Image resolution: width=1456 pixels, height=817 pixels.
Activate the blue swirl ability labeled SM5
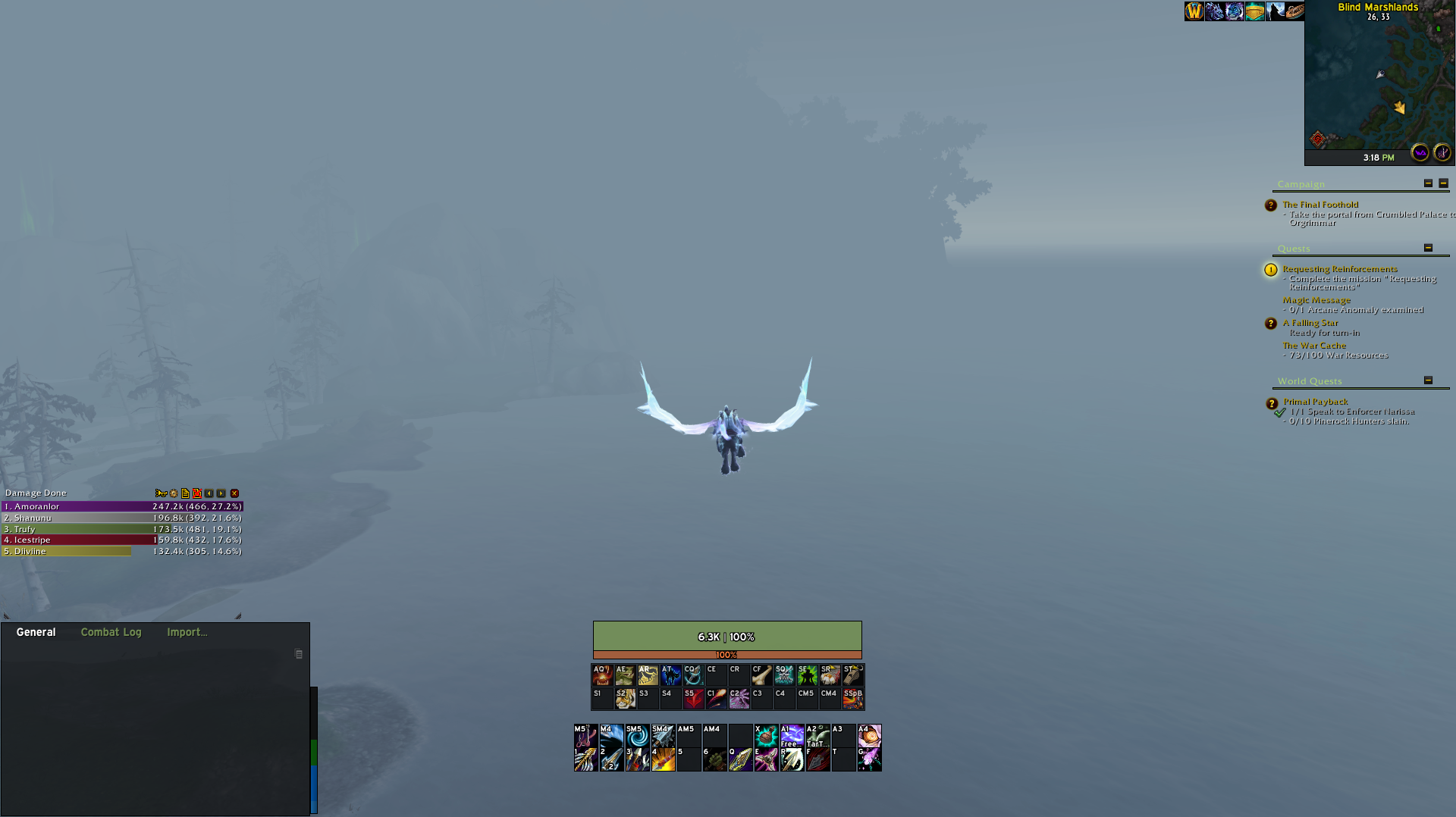point(637,735)
